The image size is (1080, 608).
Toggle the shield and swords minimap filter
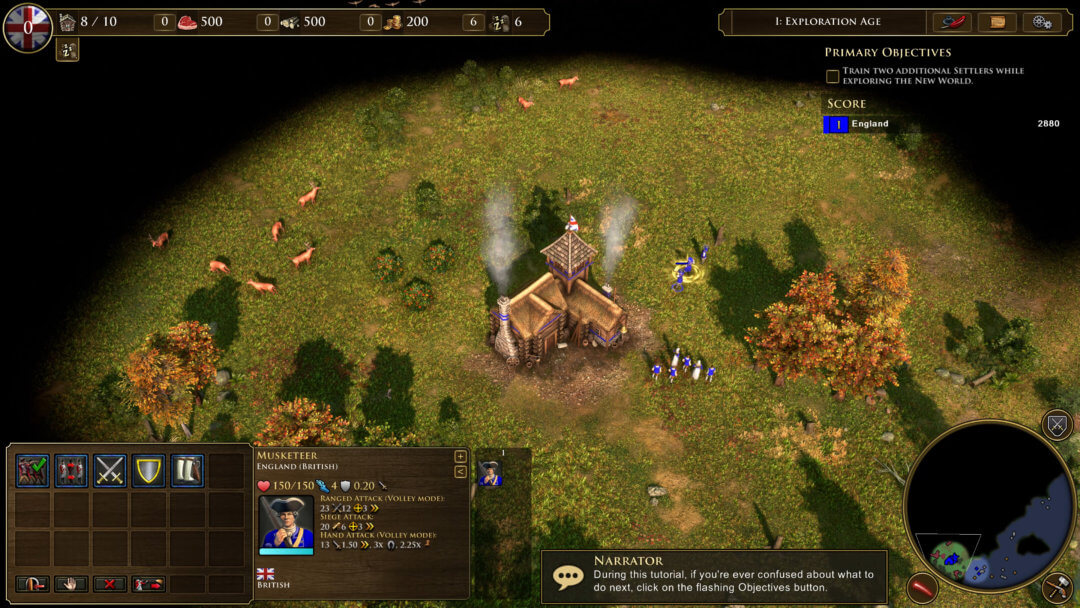click(1057, 424)
